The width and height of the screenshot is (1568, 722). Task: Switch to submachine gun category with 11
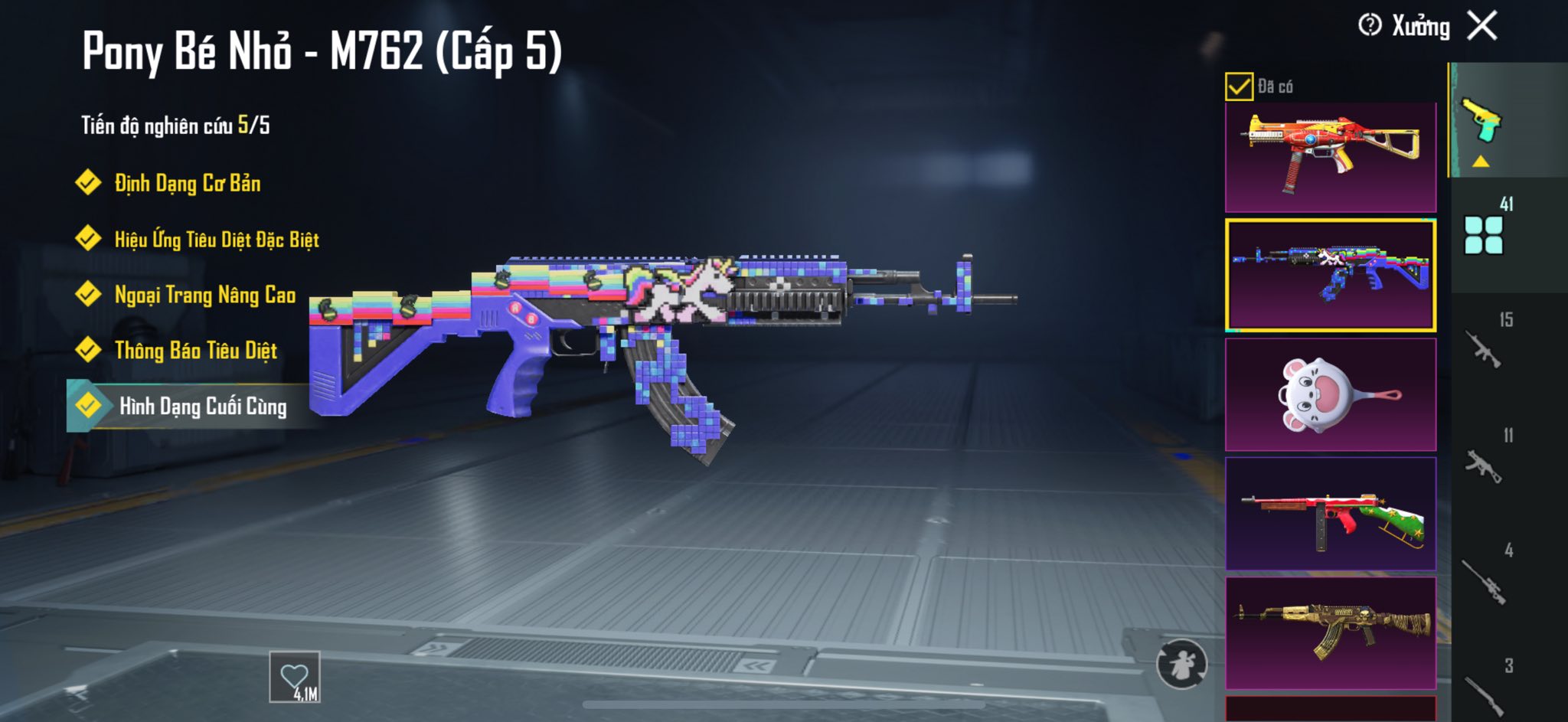click(1484, 463)
